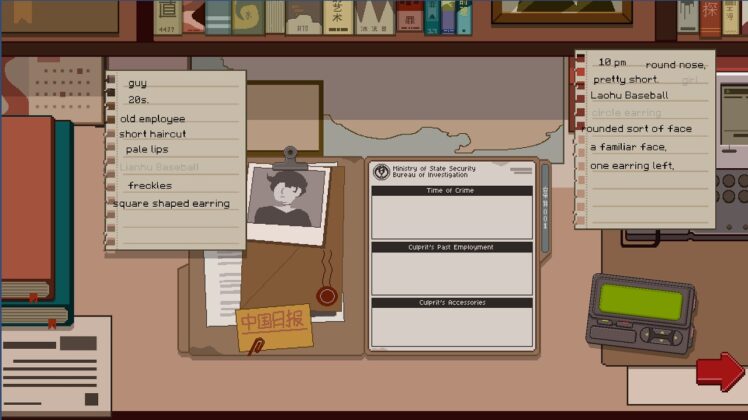Pick the "old employee" clue on the note
This screenshot has height=420, width=748.
(152, 119)
